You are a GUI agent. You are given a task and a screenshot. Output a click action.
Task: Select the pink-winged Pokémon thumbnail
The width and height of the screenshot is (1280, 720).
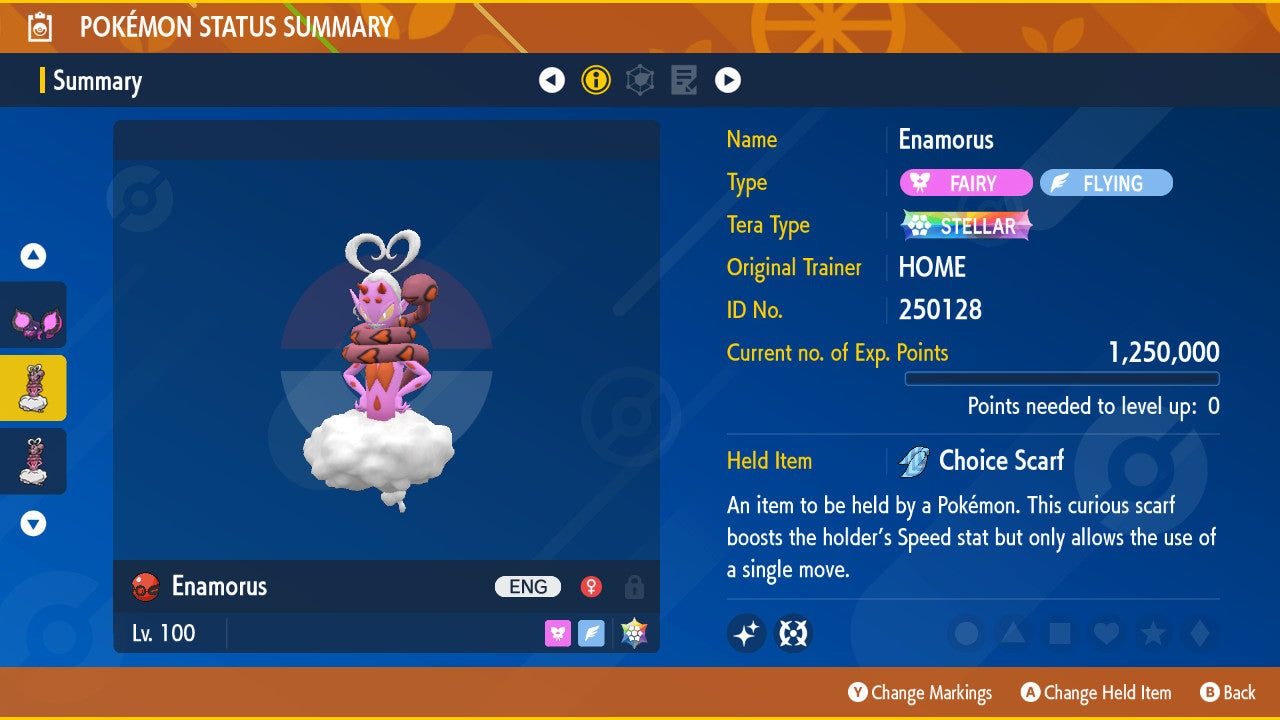pos(34,316)
